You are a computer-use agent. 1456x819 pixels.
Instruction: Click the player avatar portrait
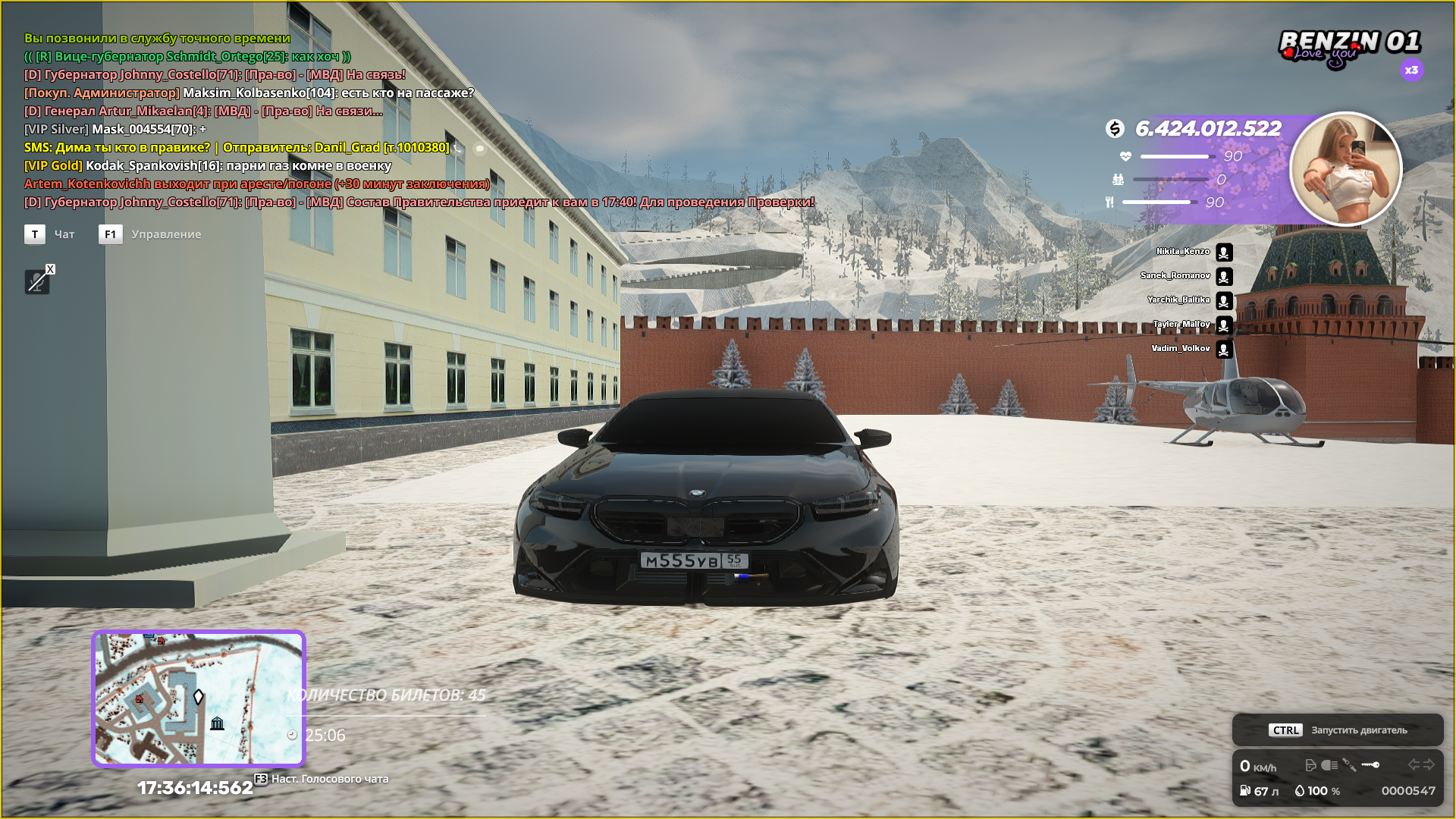coord(1345,169)
